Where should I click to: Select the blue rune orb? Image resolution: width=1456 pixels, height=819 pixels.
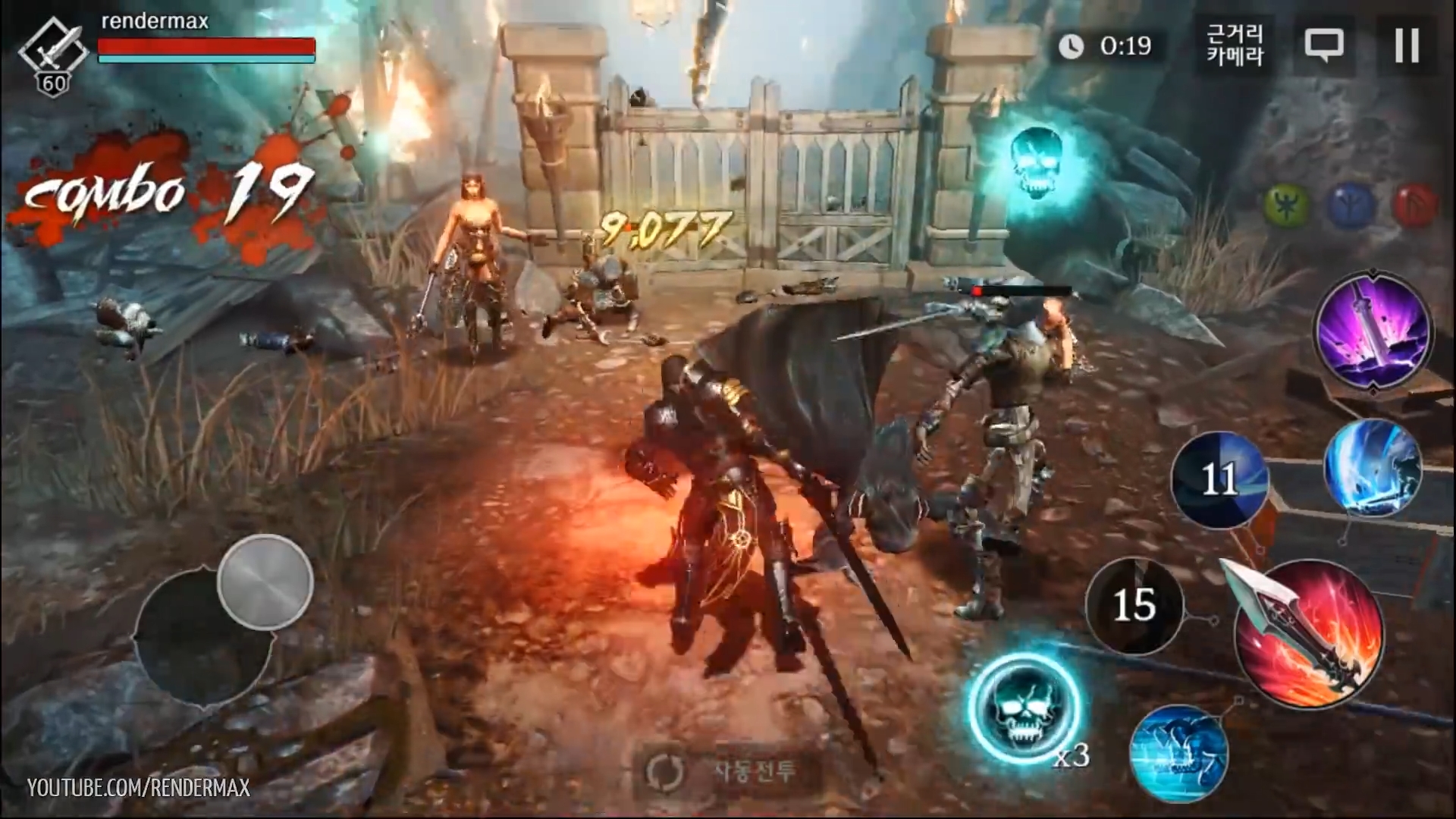pos(1351,205)
